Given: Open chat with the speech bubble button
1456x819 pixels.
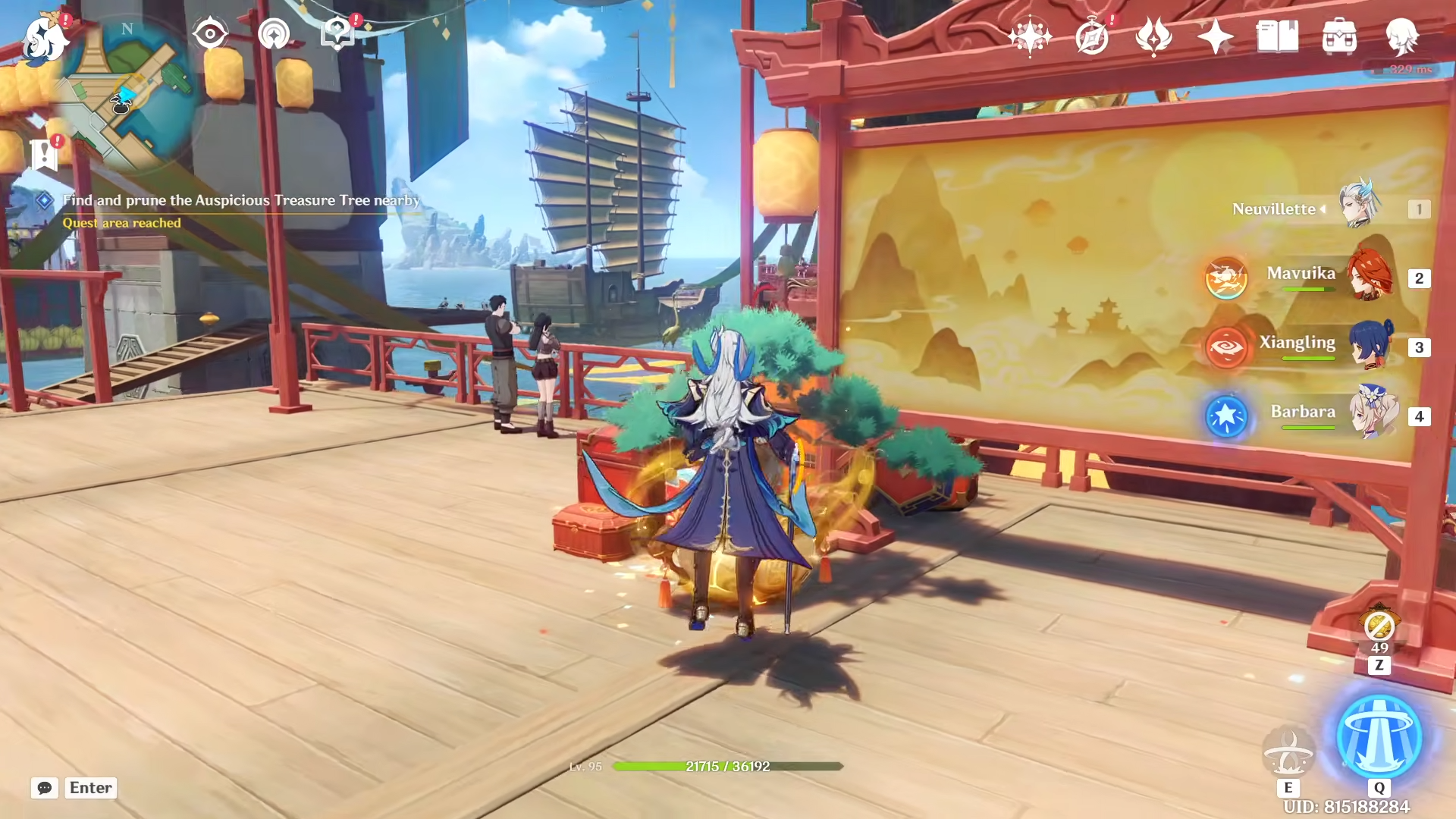Looking at the screenshot, I should tap(45, 788).
